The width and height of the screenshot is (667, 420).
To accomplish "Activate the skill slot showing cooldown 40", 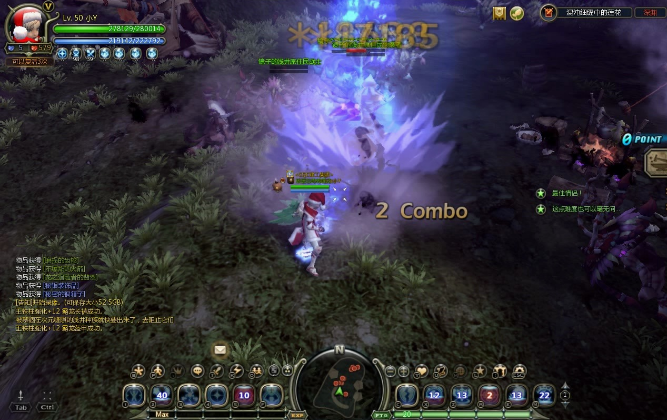I will click(x=162, y=395).
